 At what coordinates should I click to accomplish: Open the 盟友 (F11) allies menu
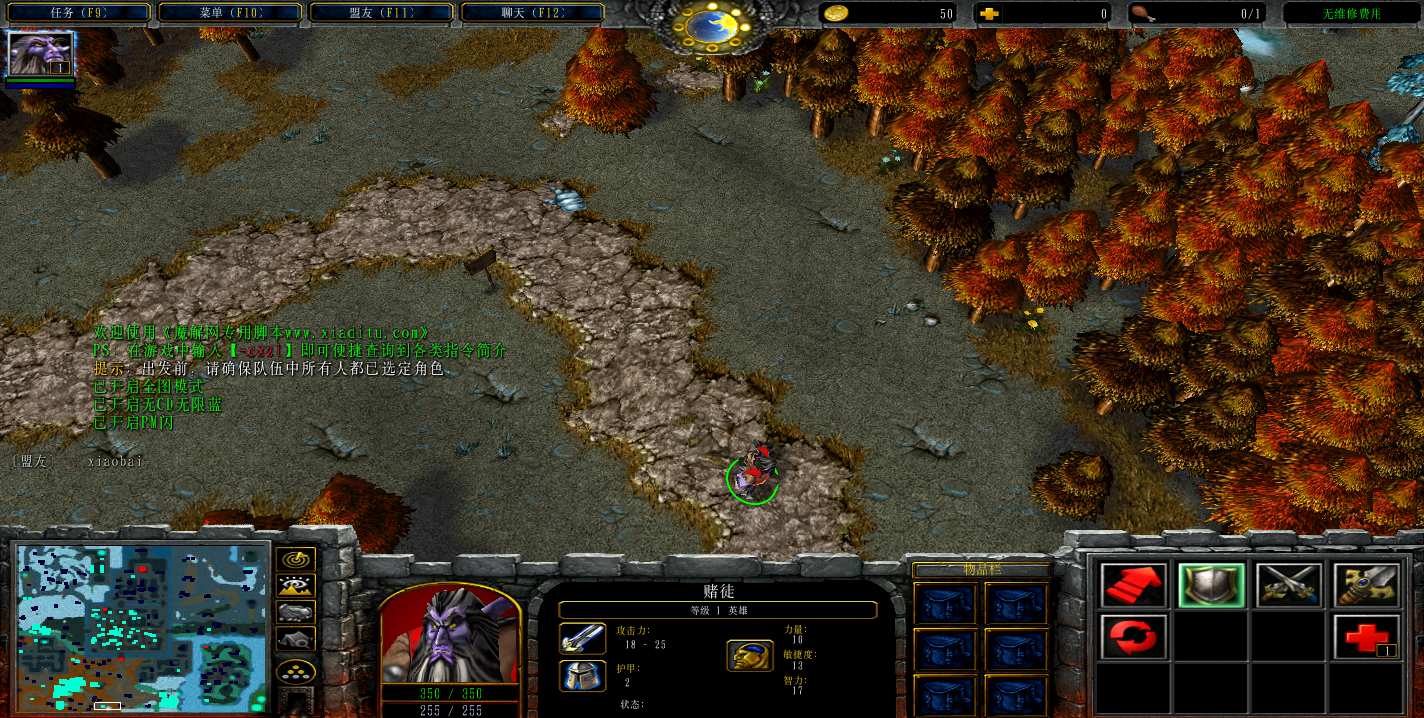click(x=383, y=13)
